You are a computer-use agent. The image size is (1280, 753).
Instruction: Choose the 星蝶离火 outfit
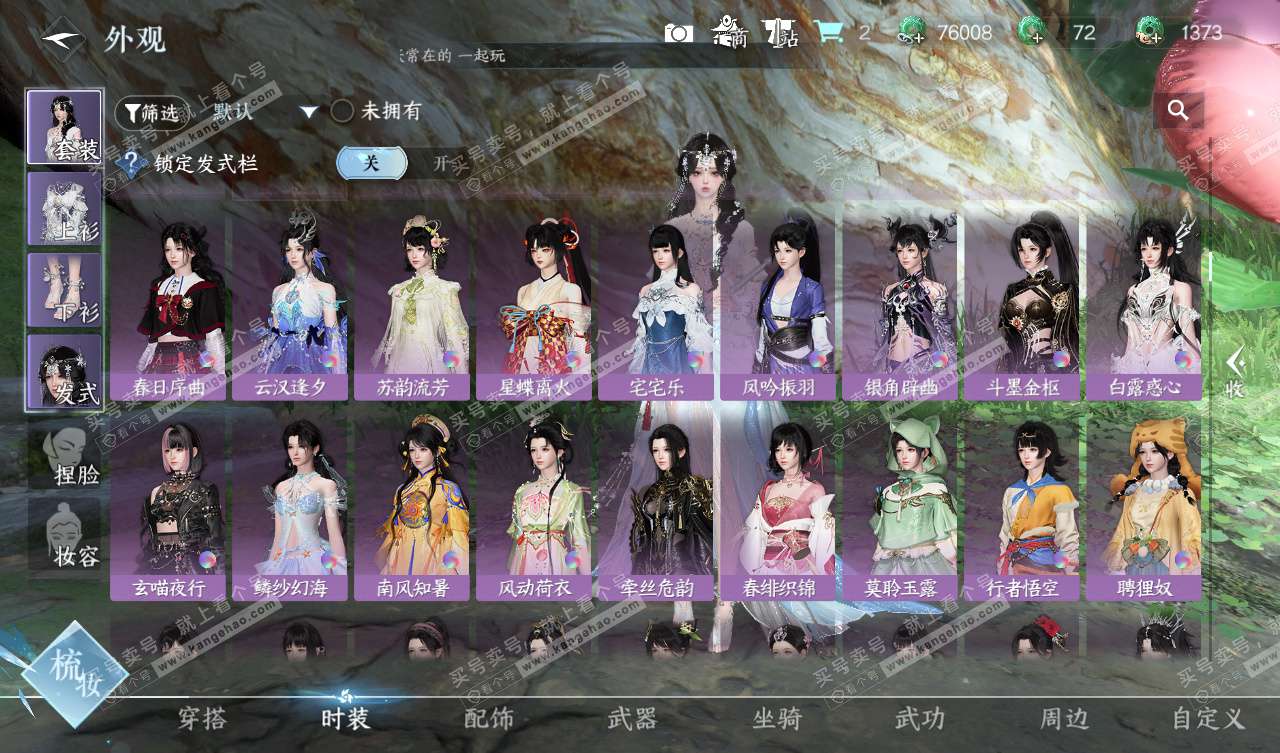coord(534,304)
